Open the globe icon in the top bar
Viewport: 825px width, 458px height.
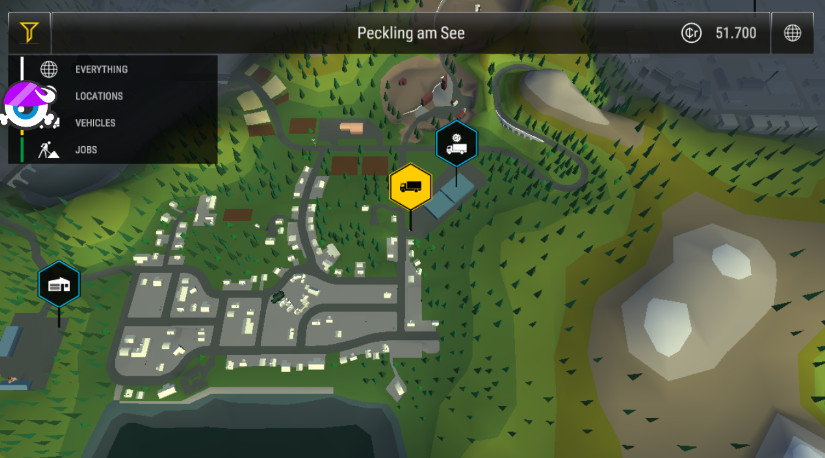click(x=792, y=33)
